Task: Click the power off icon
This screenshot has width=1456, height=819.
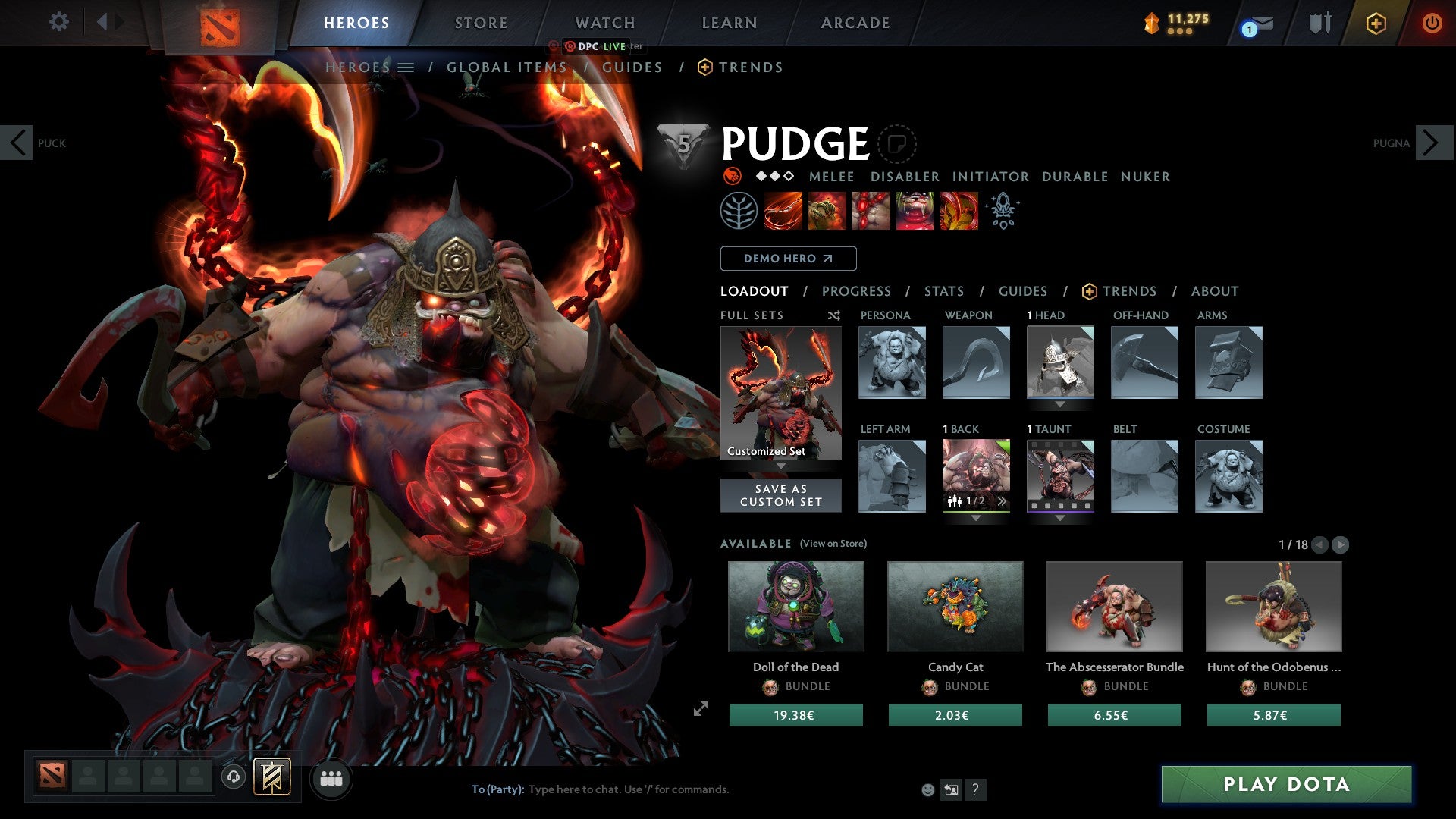Action: click(1432, 23)
